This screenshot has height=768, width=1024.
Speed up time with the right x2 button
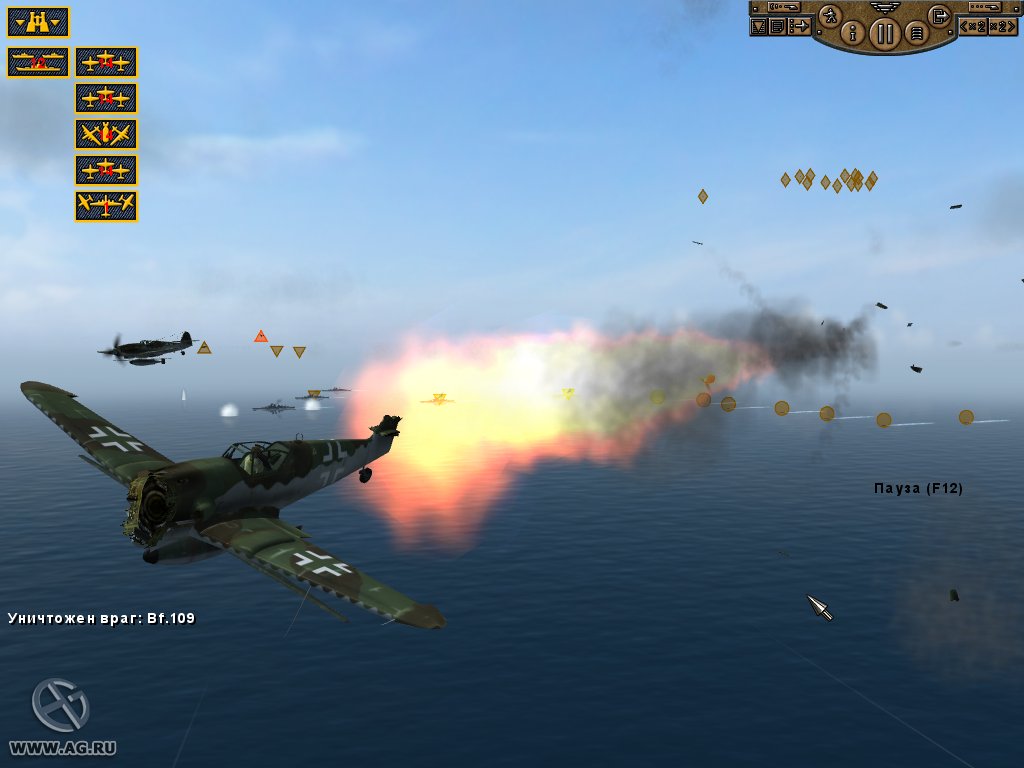coord(1003,26)
